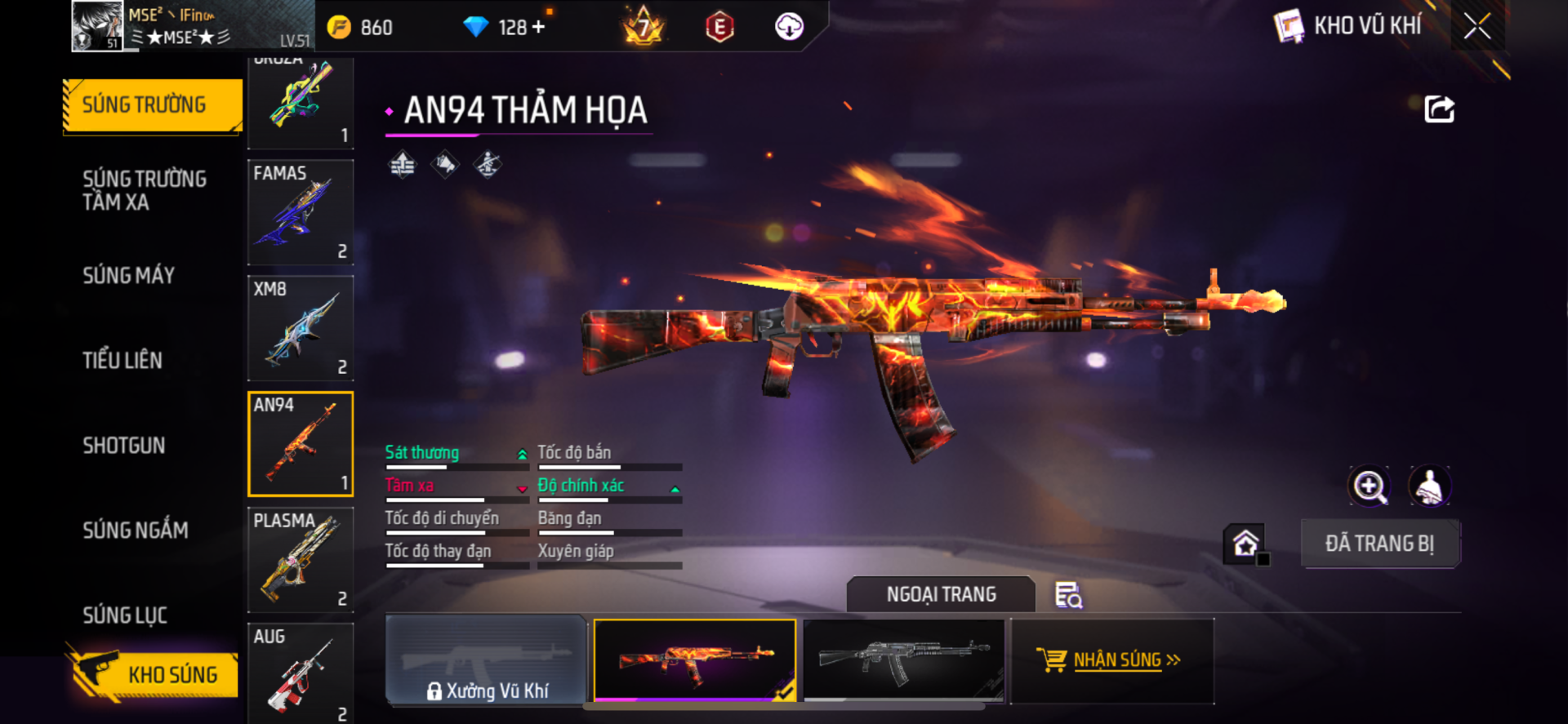The image size is (1568, 724).
Task: Share the AN94 Thảm Họa skin
Action: click(x=1439, y=109)
